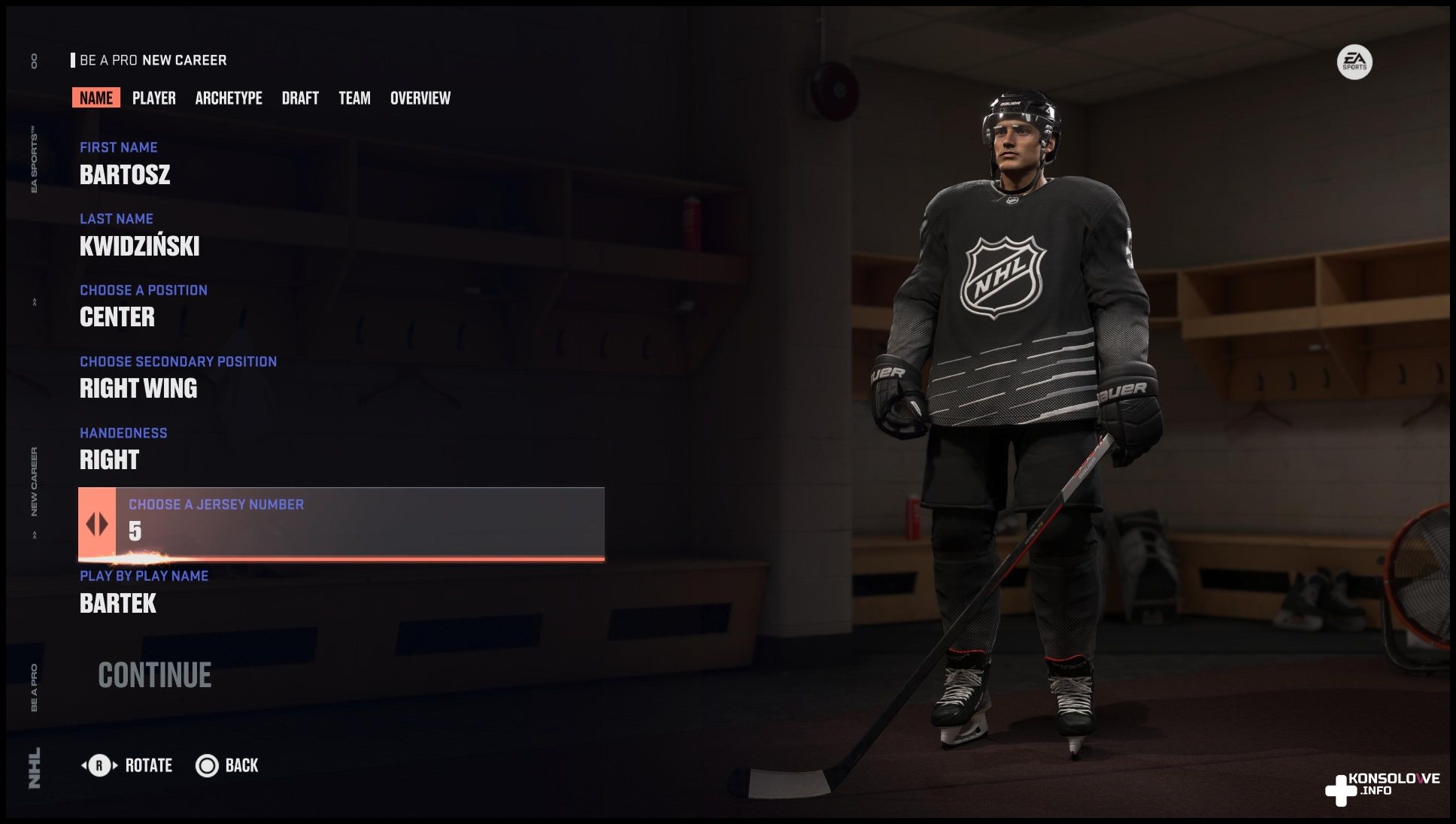
Task: Continue to the next career step
Action: click(x=154, y=675)
